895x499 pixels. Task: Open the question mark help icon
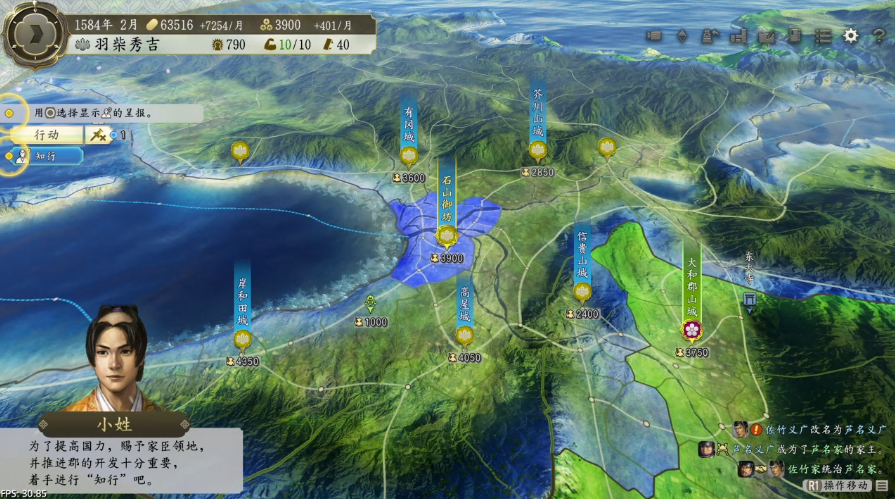pos(878,35)
